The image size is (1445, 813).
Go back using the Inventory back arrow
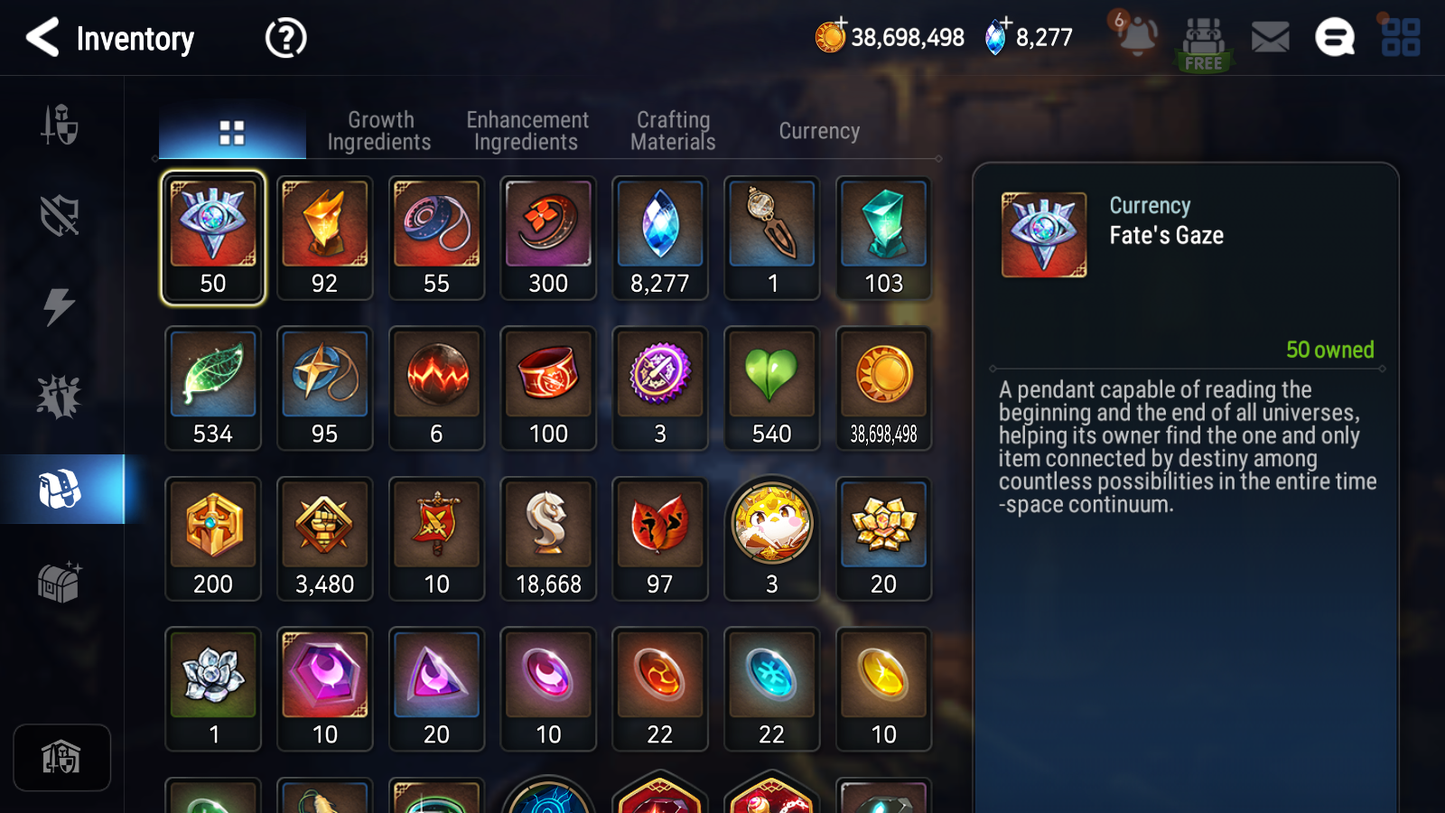tap(43, 38)
